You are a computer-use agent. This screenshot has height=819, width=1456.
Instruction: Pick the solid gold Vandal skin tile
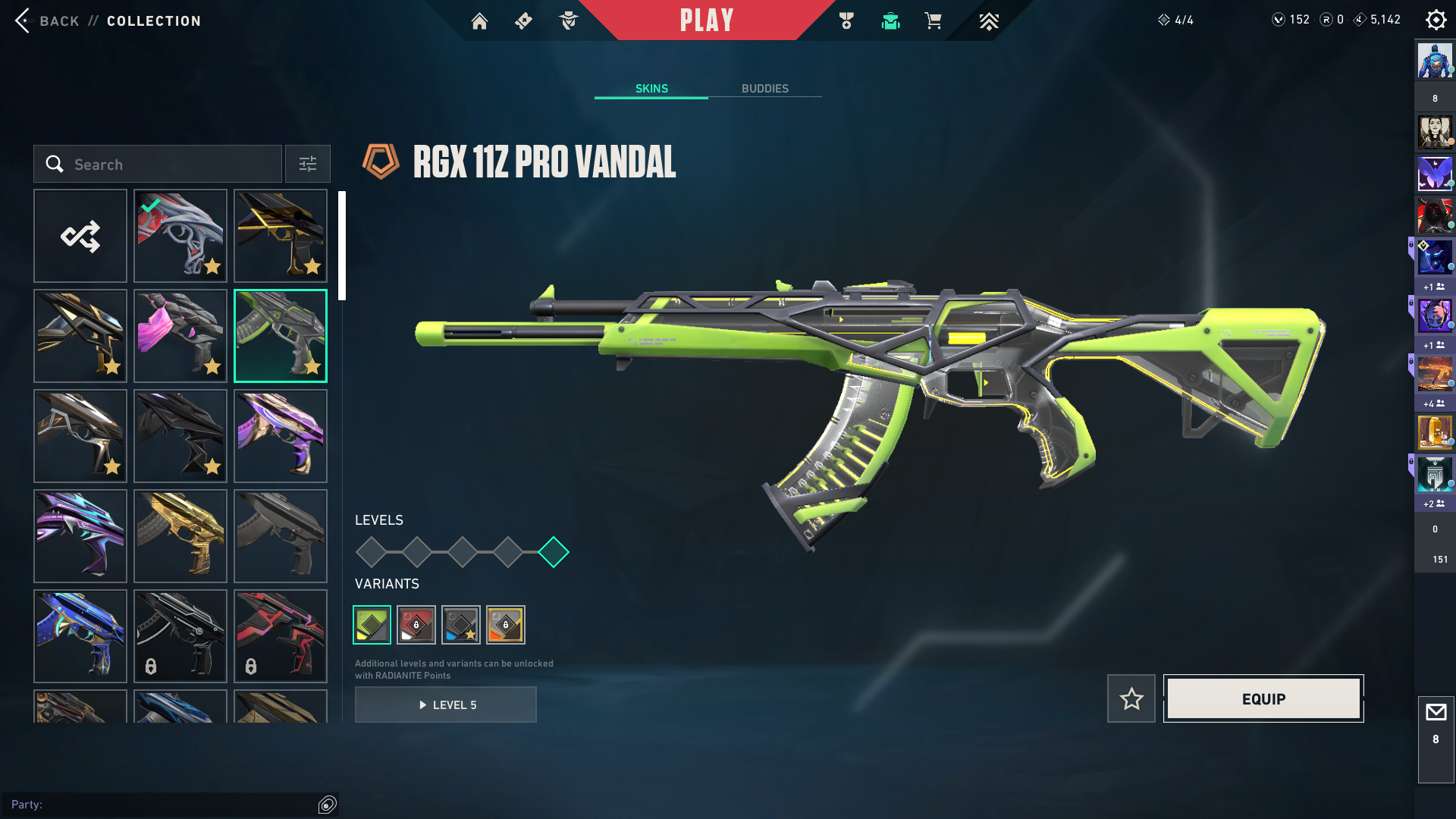pyautogui.click(x=180, y=536)
